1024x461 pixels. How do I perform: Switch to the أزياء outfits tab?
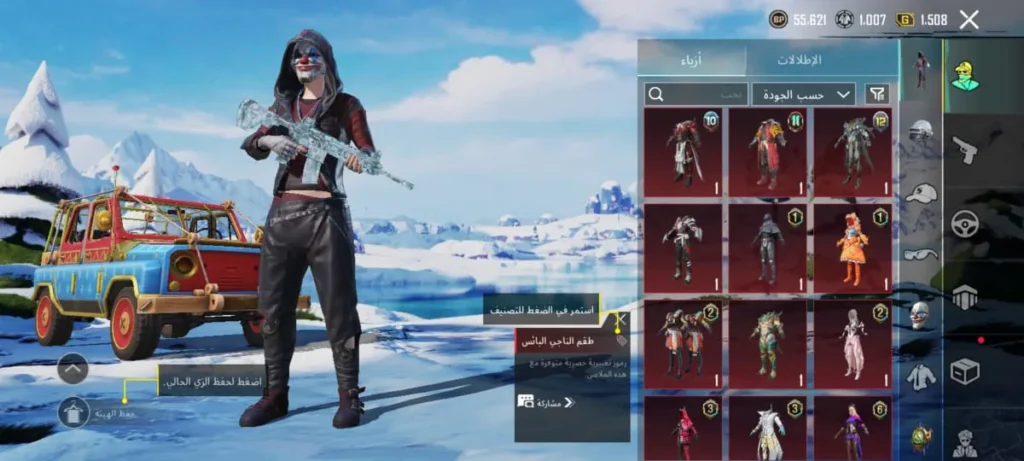(692, 59)
